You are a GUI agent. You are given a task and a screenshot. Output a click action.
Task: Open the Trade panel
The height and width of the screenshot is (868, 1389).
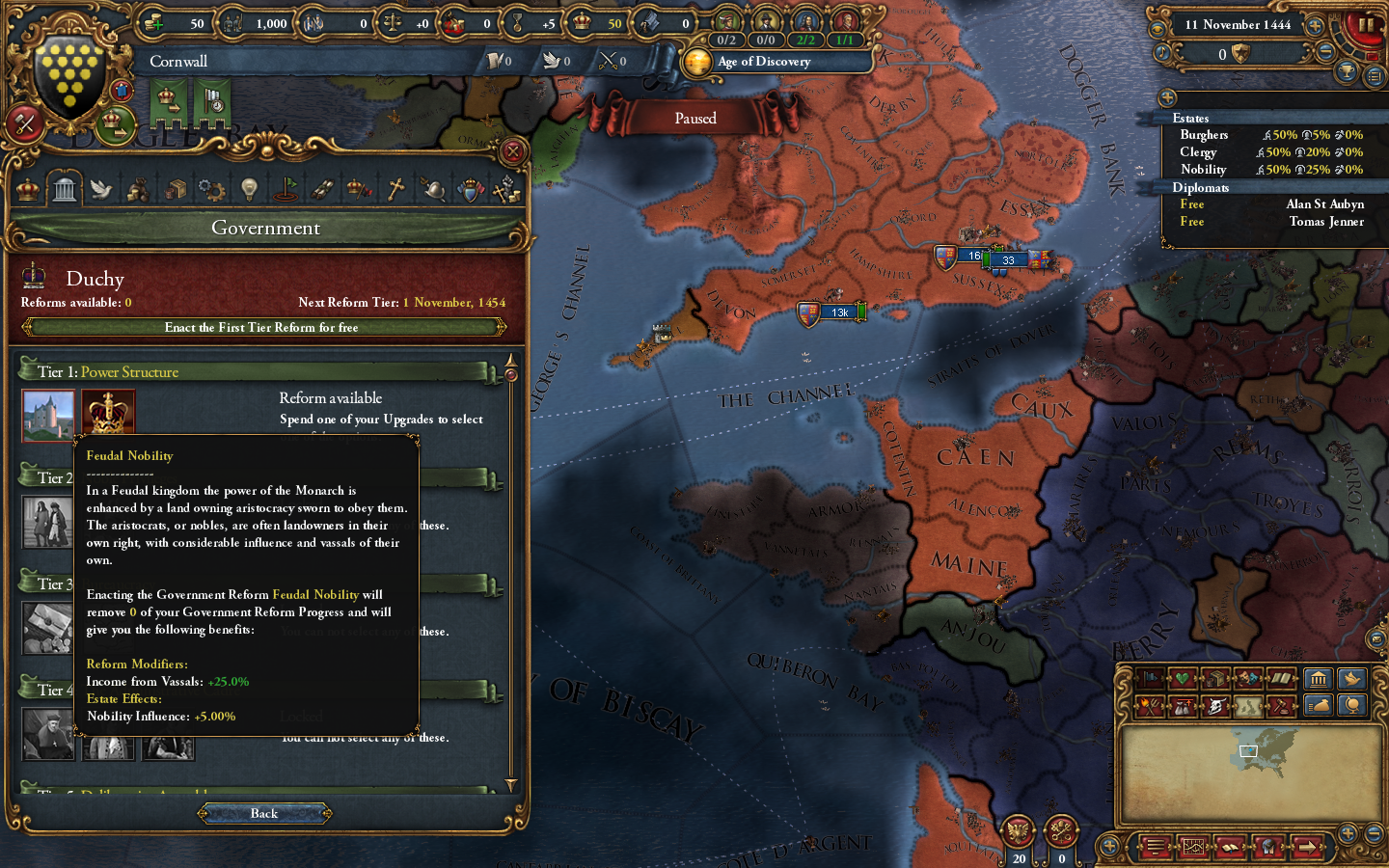point(175,188)
